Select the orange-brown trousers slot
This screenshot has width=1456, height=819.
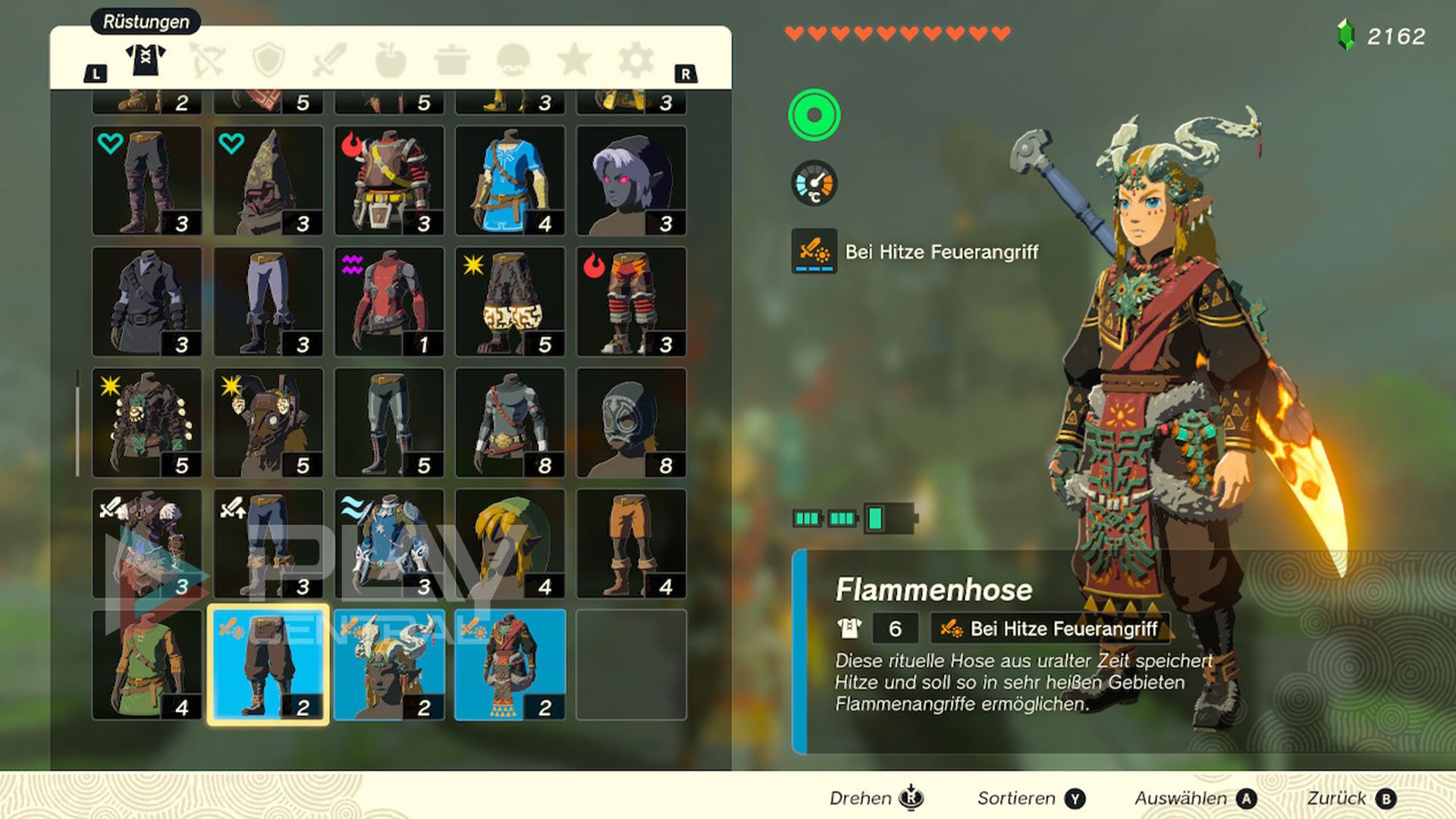coord(631,544)
